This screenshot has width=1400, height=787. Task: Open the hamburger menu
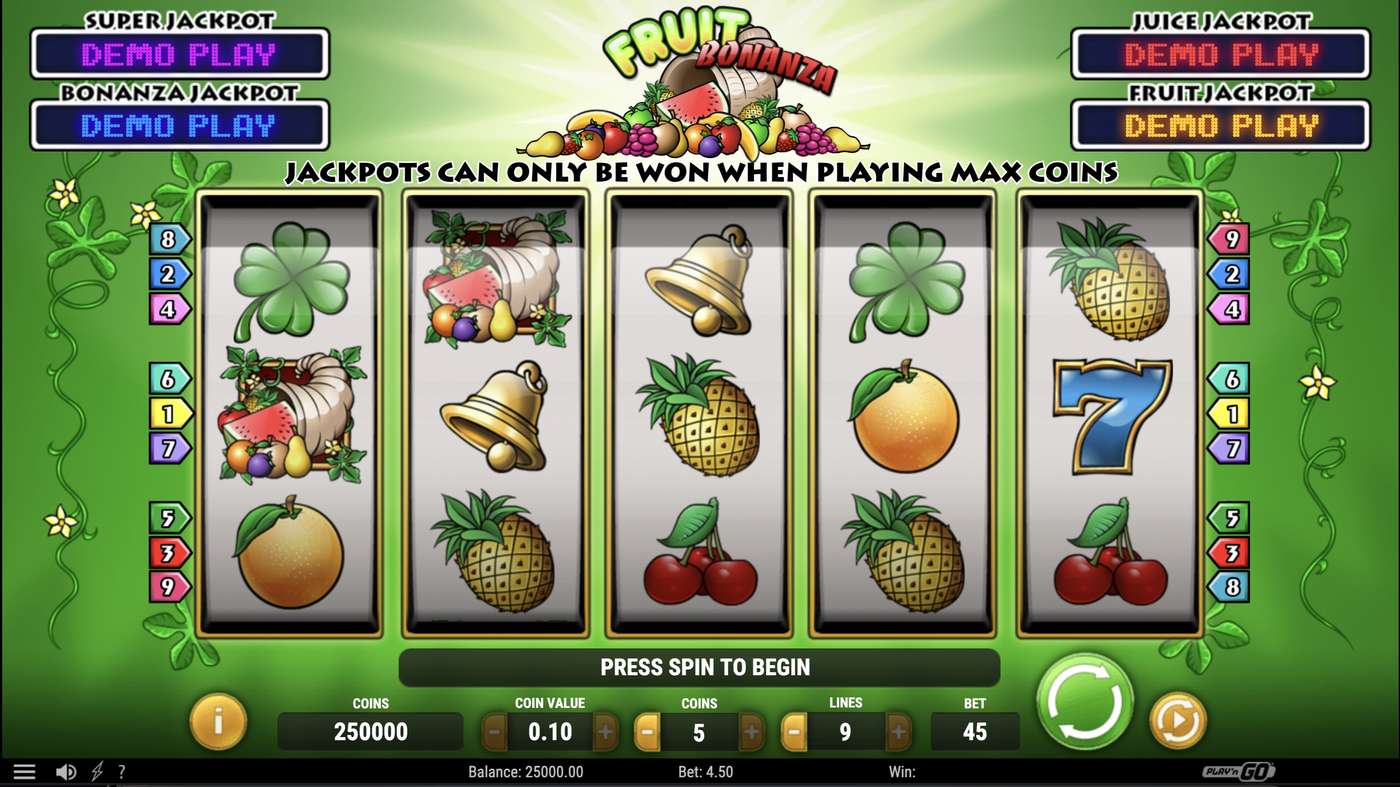[25, 770]
